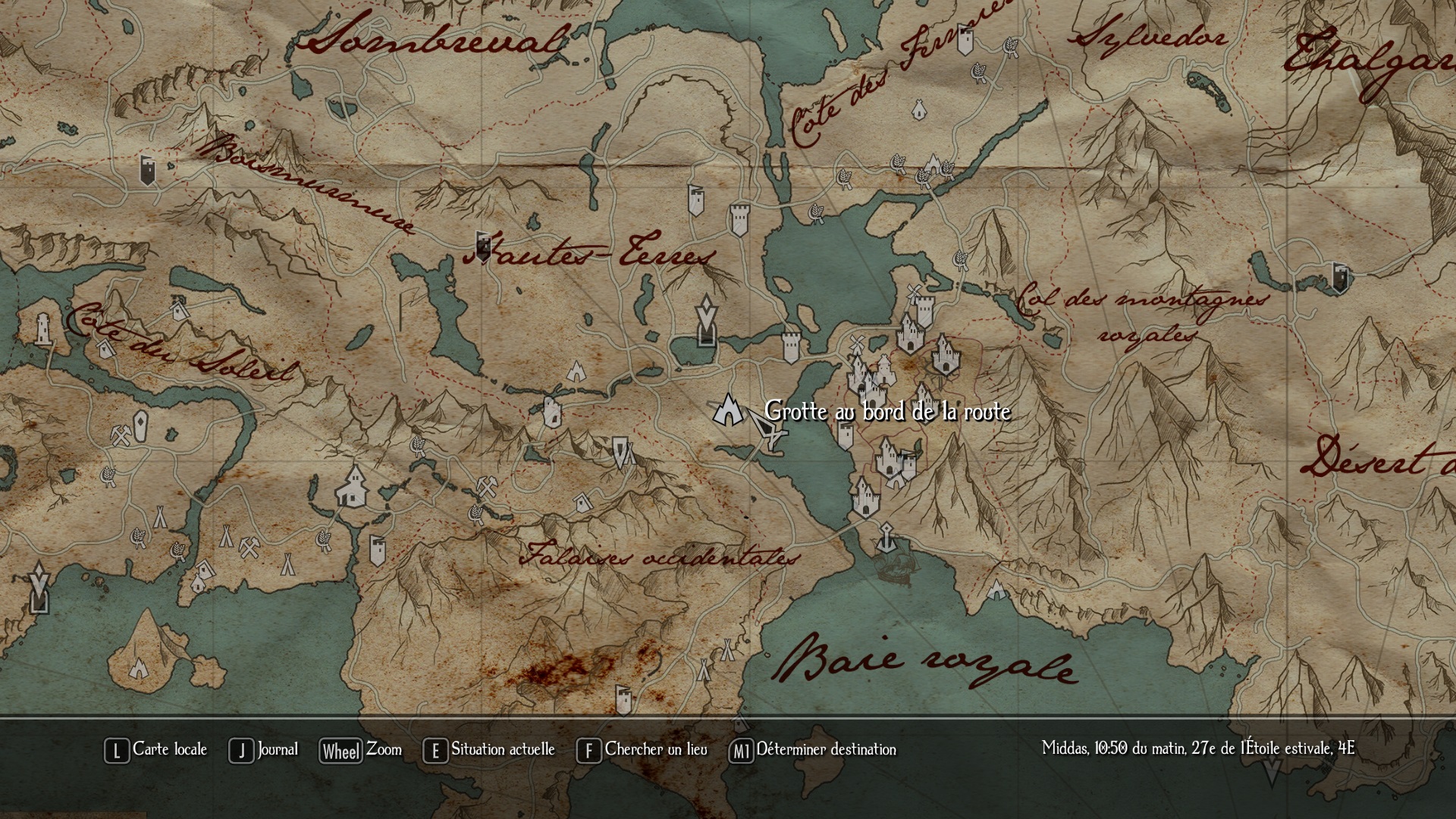The height and width of the screenshot is (819, 1456).
Task: Click the cave marker on the small island
Action: pyautogui.click(x=139, y=668)
